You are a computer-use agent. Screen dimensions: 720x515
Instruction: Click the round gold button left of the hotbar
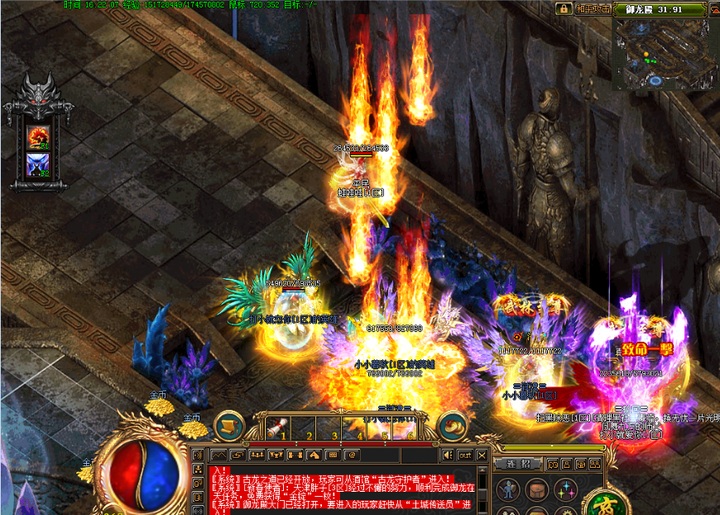[x=229, y=426]
